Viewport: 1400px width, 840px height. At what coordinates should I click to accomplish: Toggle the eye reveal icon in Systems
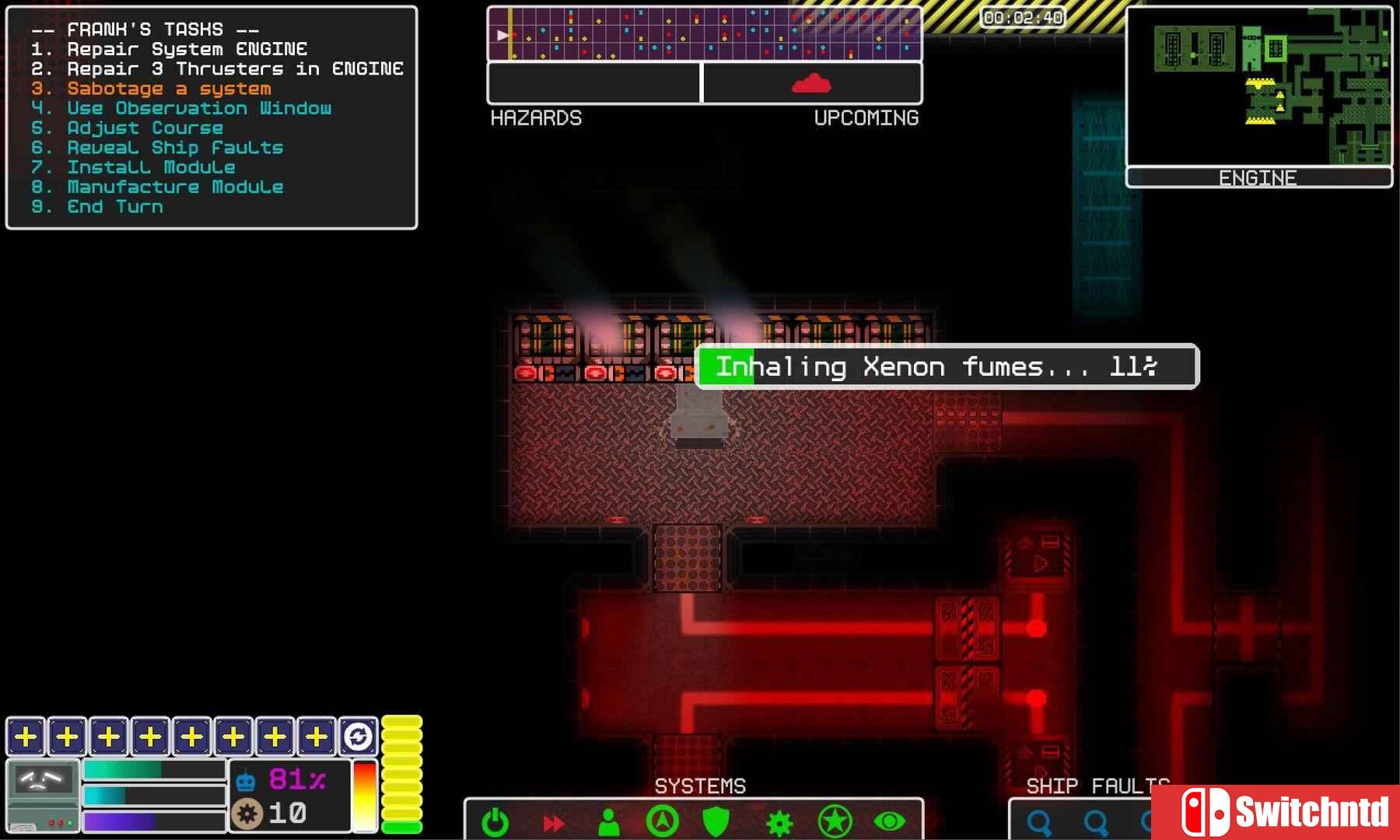(889, 821)
